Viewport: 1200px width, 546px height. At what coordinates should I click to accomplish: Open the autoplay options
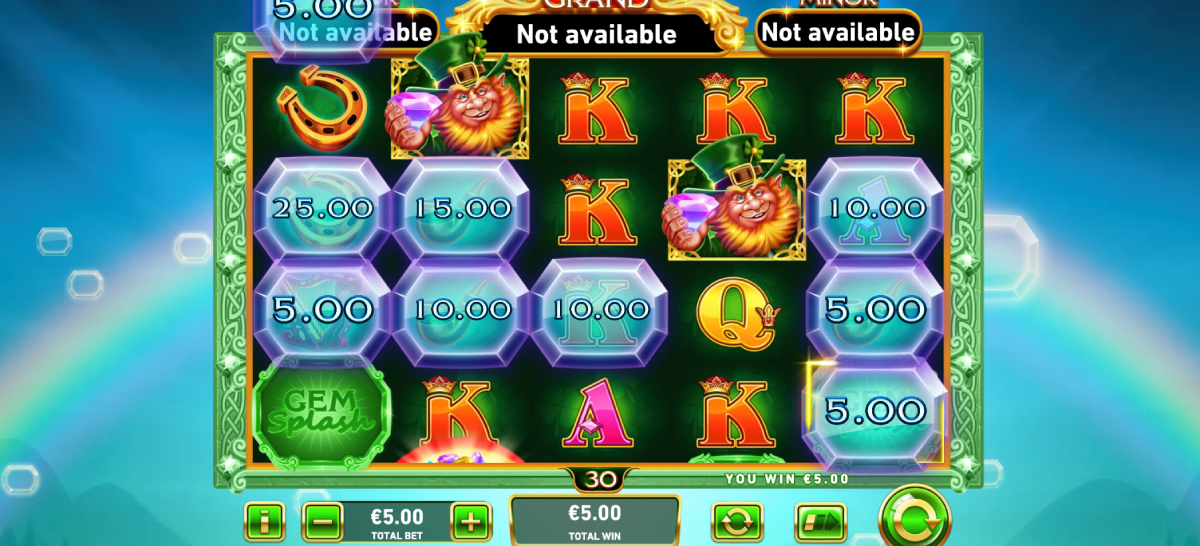(x=737, y=522)
